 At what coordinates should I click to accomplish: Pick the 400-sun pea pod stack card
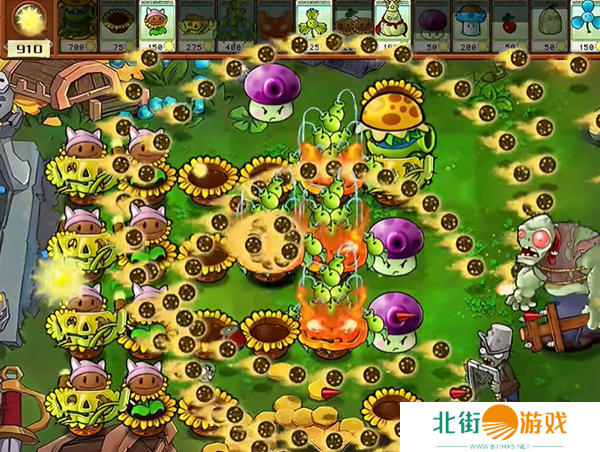pos(237,27)
